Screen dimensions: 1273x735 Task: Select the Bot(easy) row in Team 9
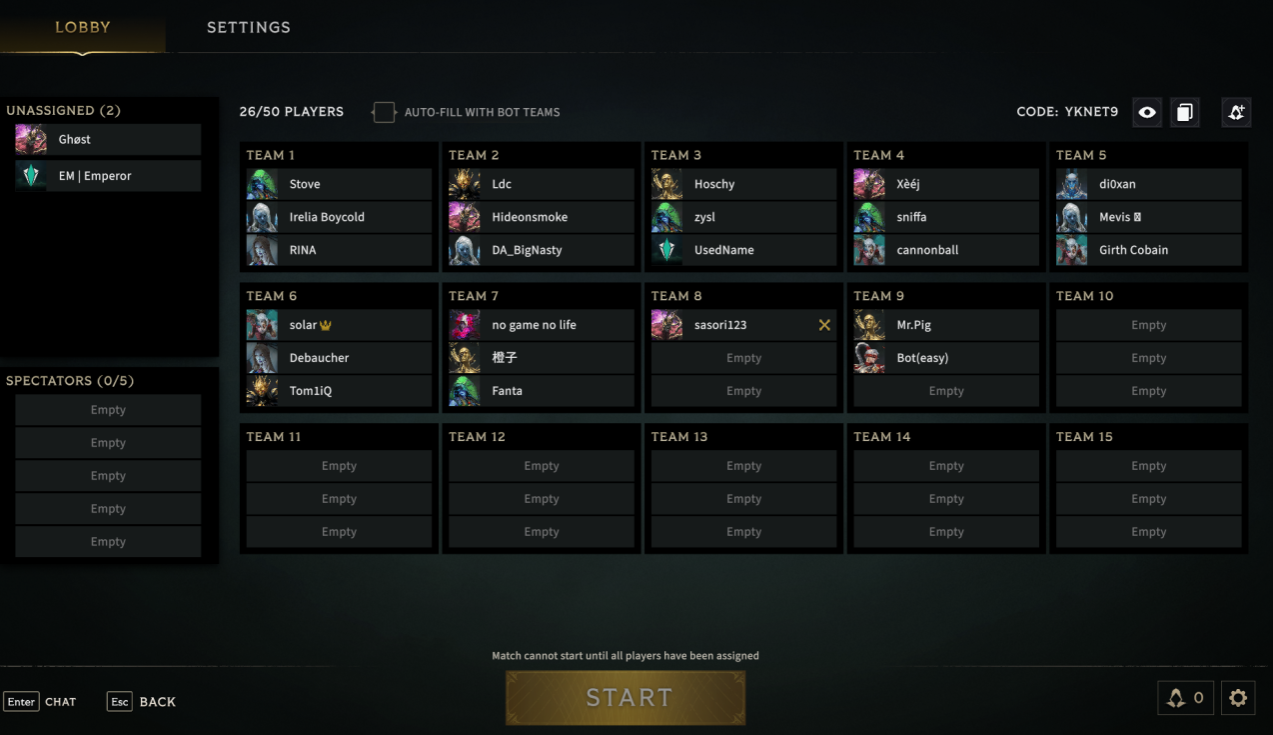pyautogui.click(x=945, y=358)
